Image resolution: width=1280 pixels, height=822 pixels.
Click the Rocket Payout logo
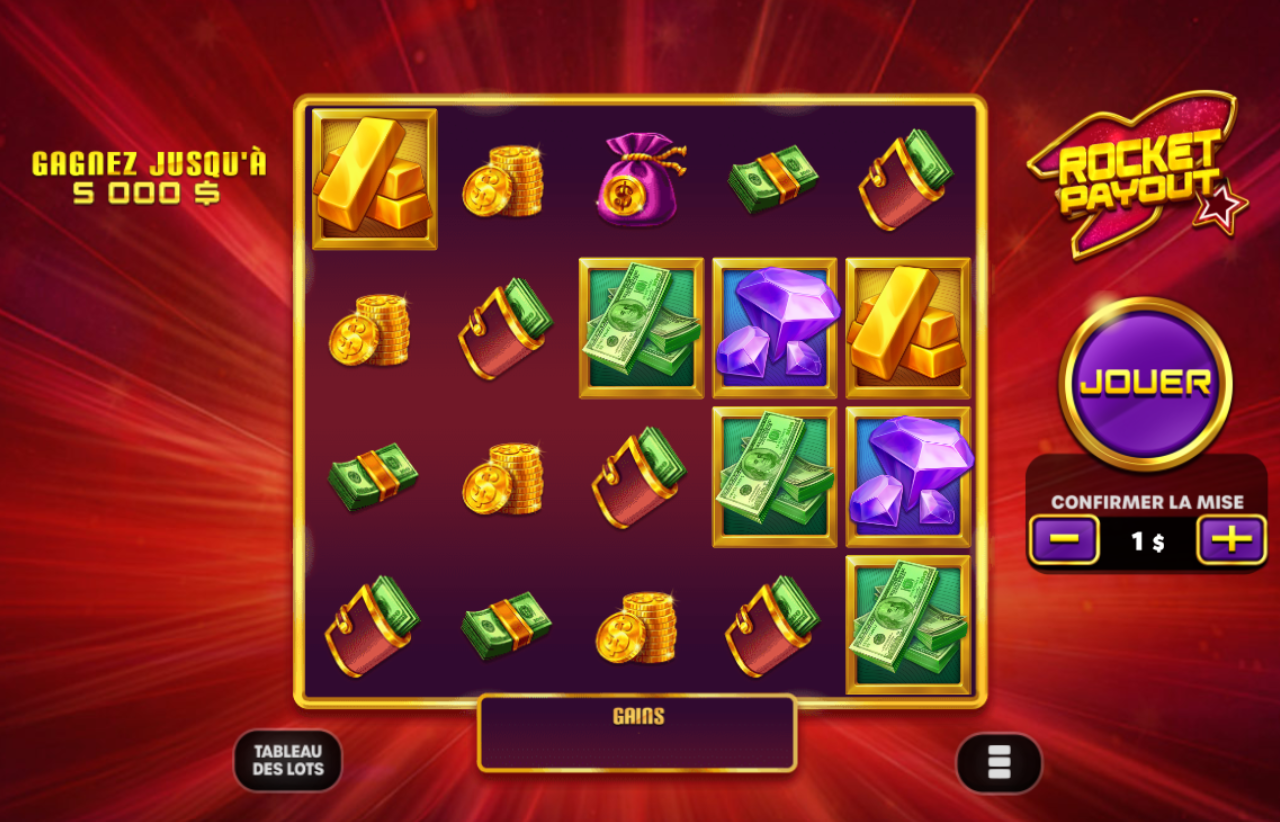[1145, 175]
